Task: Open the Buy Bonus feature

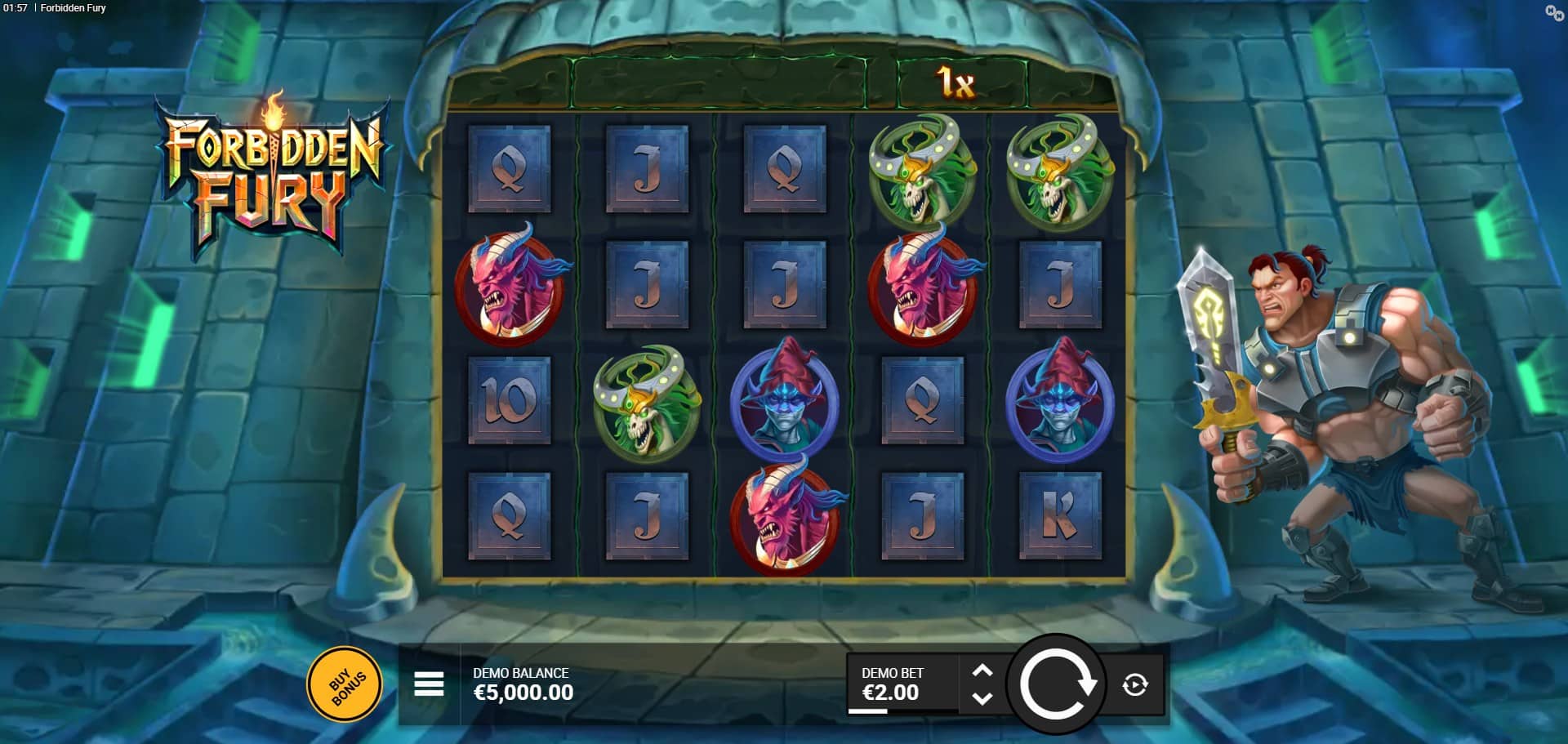Action: pos(344,684)
